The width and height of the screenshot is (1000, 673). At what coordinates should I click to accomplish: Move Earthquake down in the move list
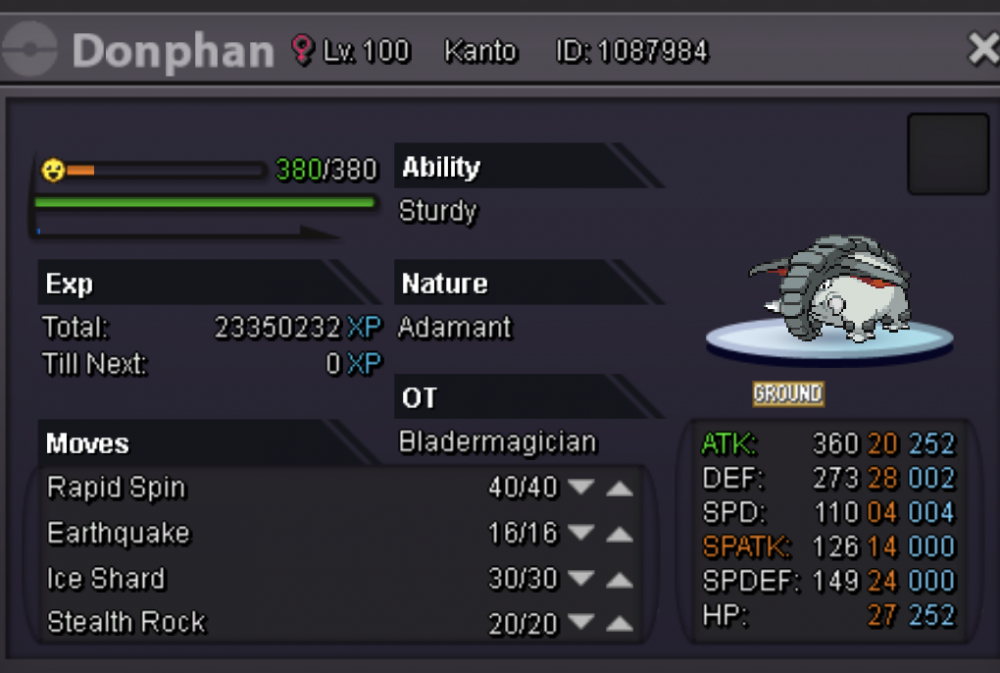(581, 534)
